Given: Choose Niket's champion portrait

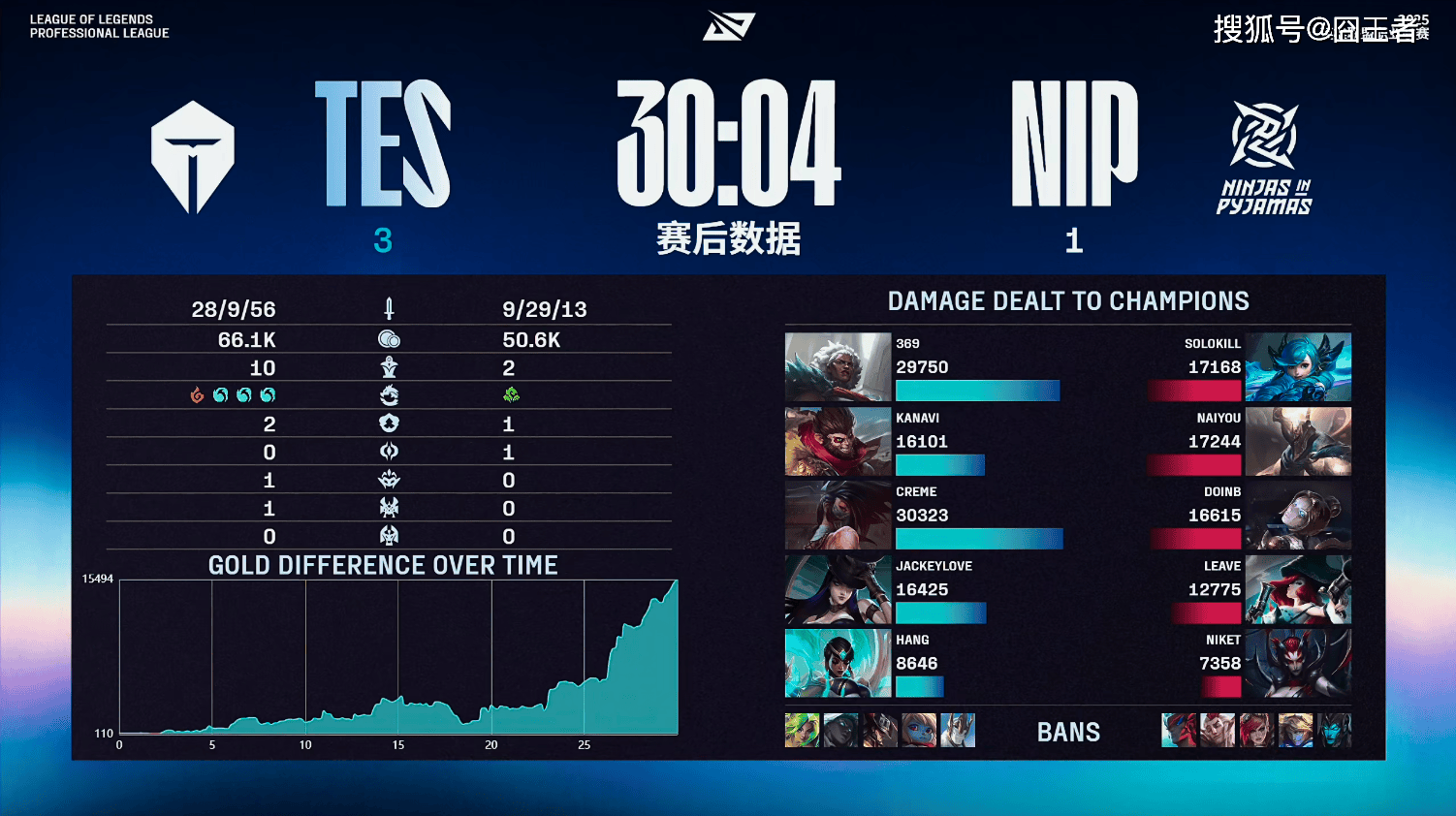Looking at the screenshot, I should point(1297,664).
